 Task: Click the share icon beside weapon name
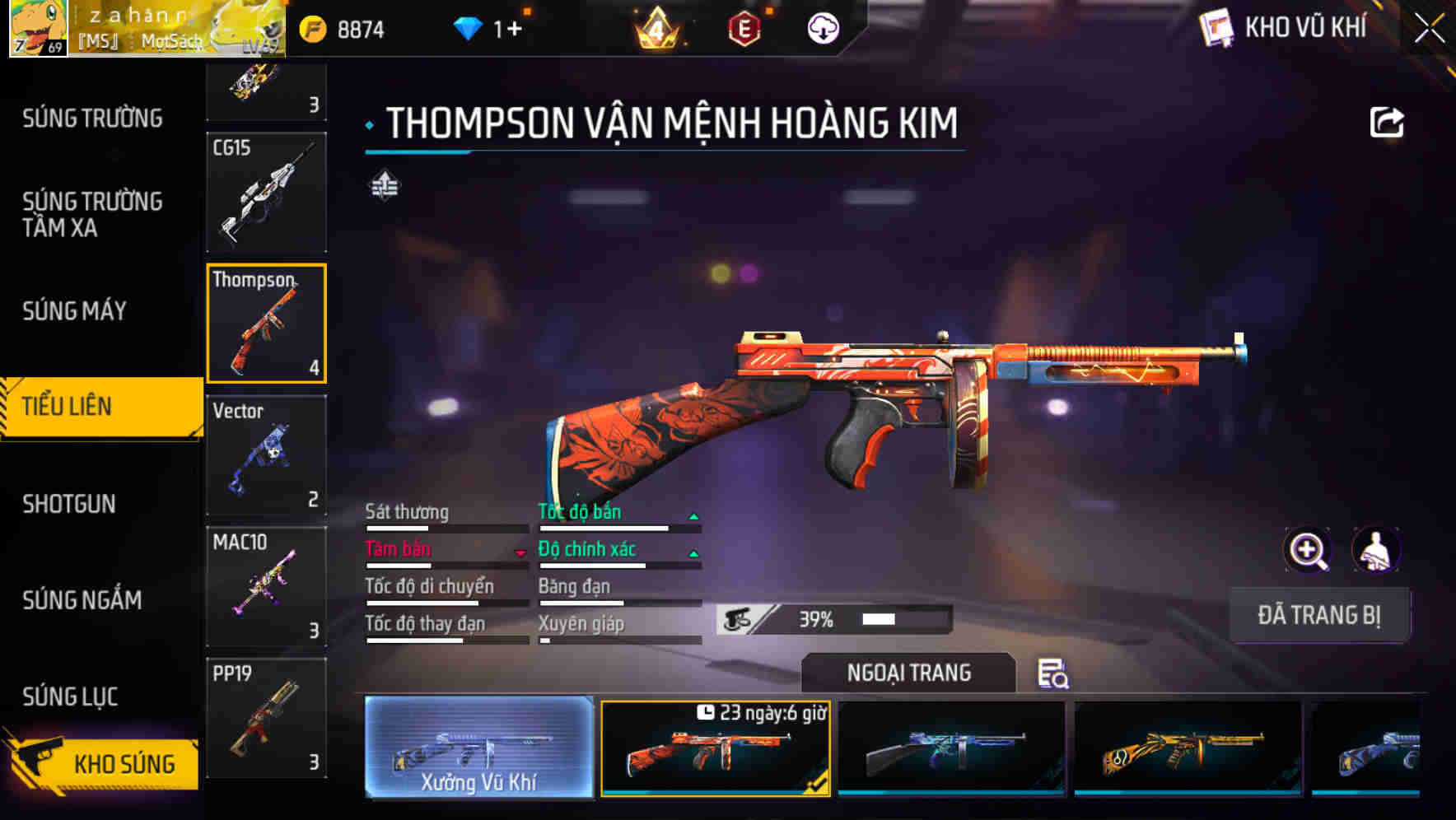[x=1387, y=122]
